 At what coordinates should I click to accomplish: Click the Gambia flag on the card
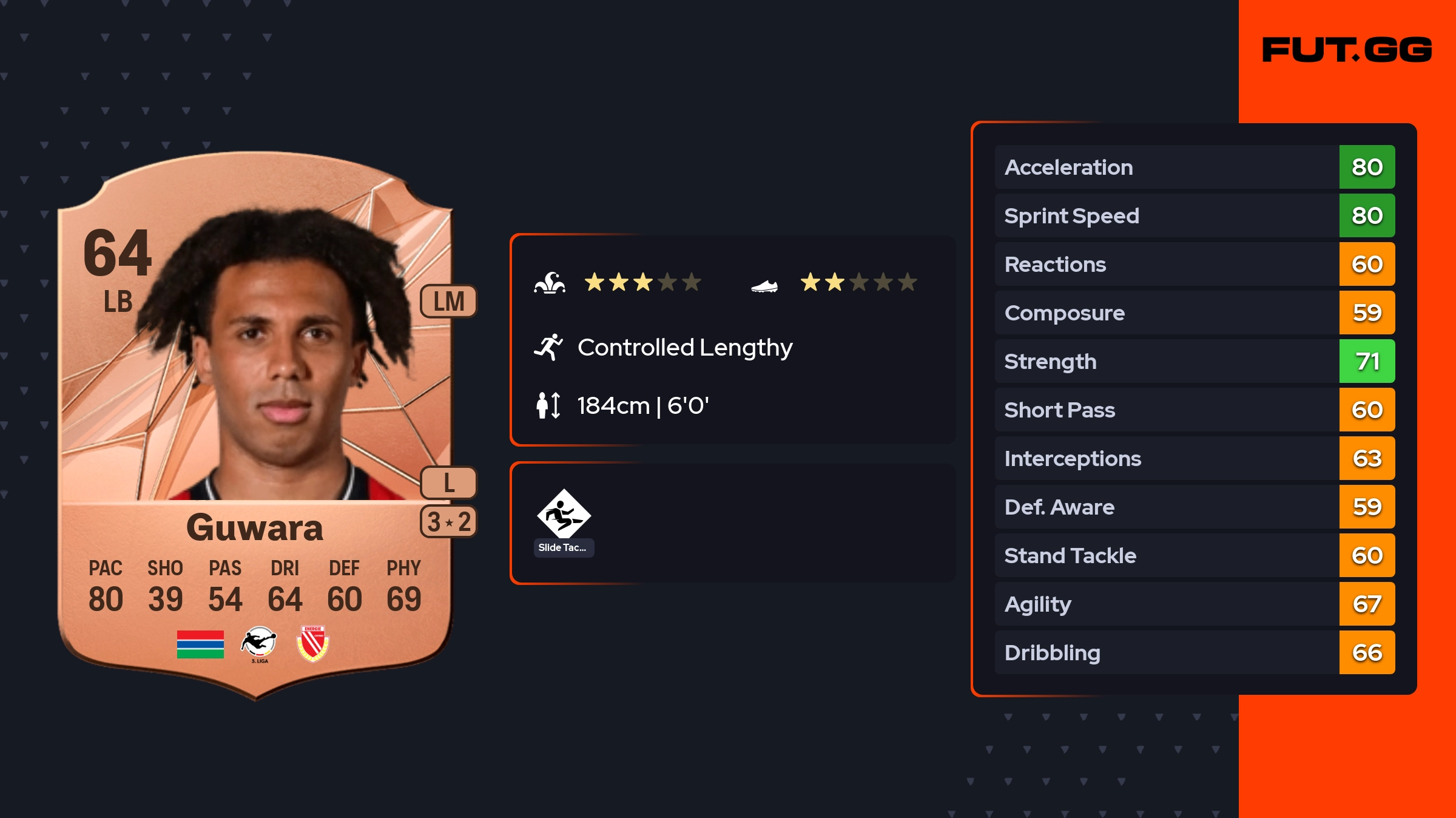(x=200, y=644)
